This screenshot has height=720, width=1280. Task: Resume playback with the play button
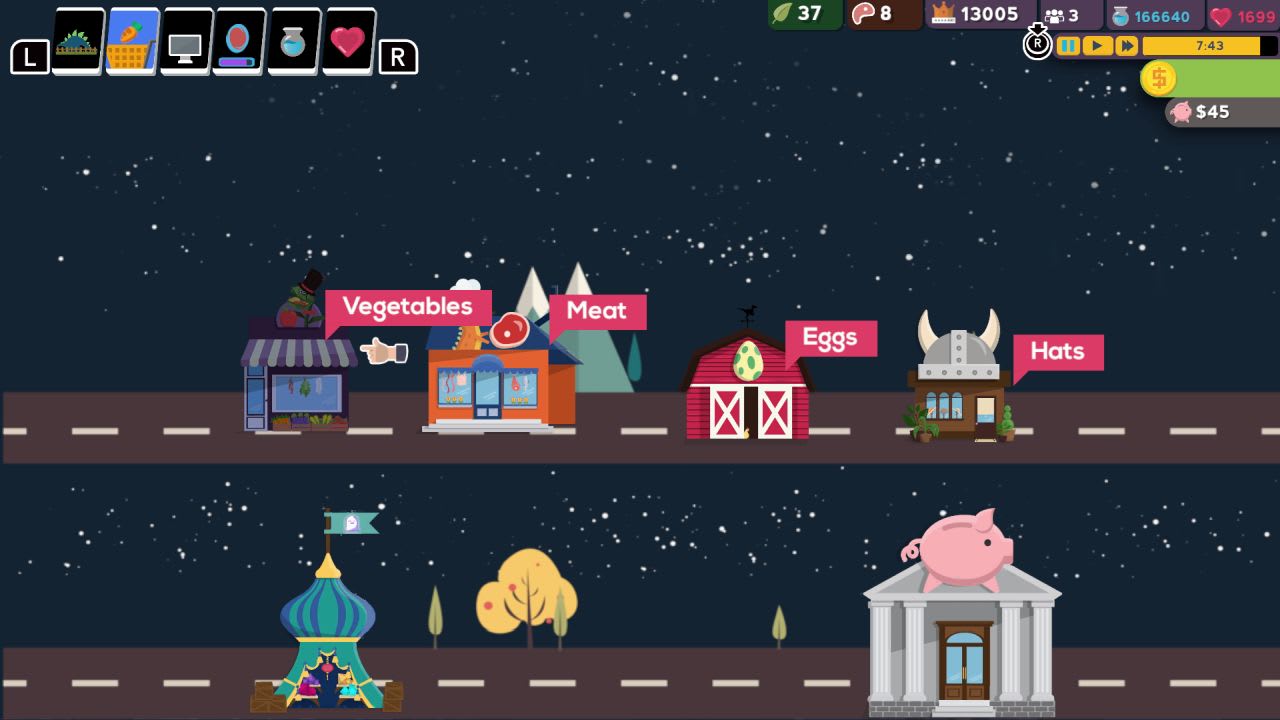1096,45
